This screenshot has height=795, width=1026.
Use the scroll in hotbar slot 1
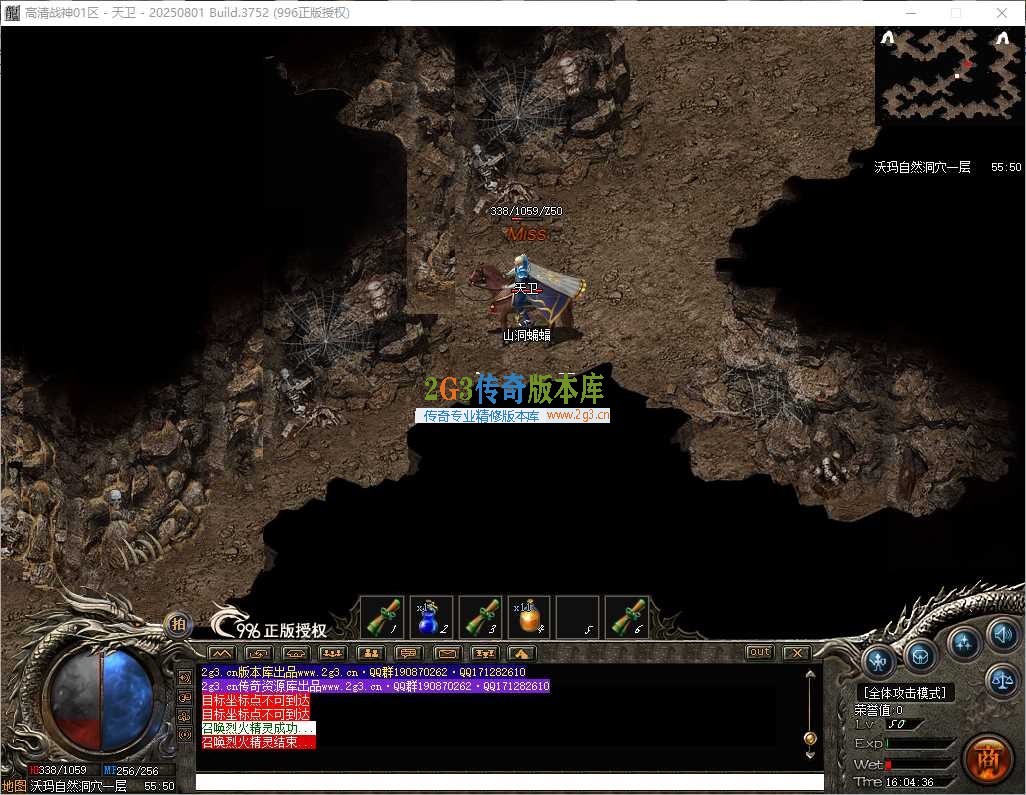click(381, 617)
